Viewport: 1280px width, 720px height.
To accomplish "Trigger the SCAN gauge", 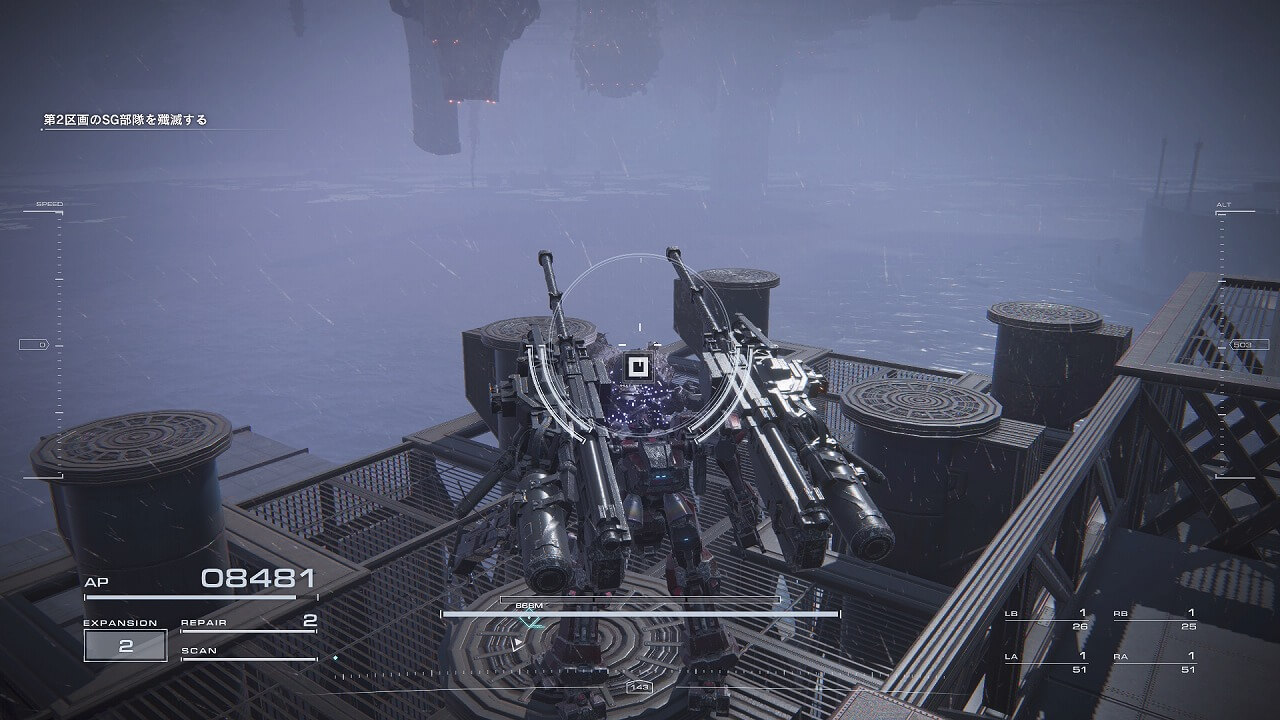I will coord(248,653).
